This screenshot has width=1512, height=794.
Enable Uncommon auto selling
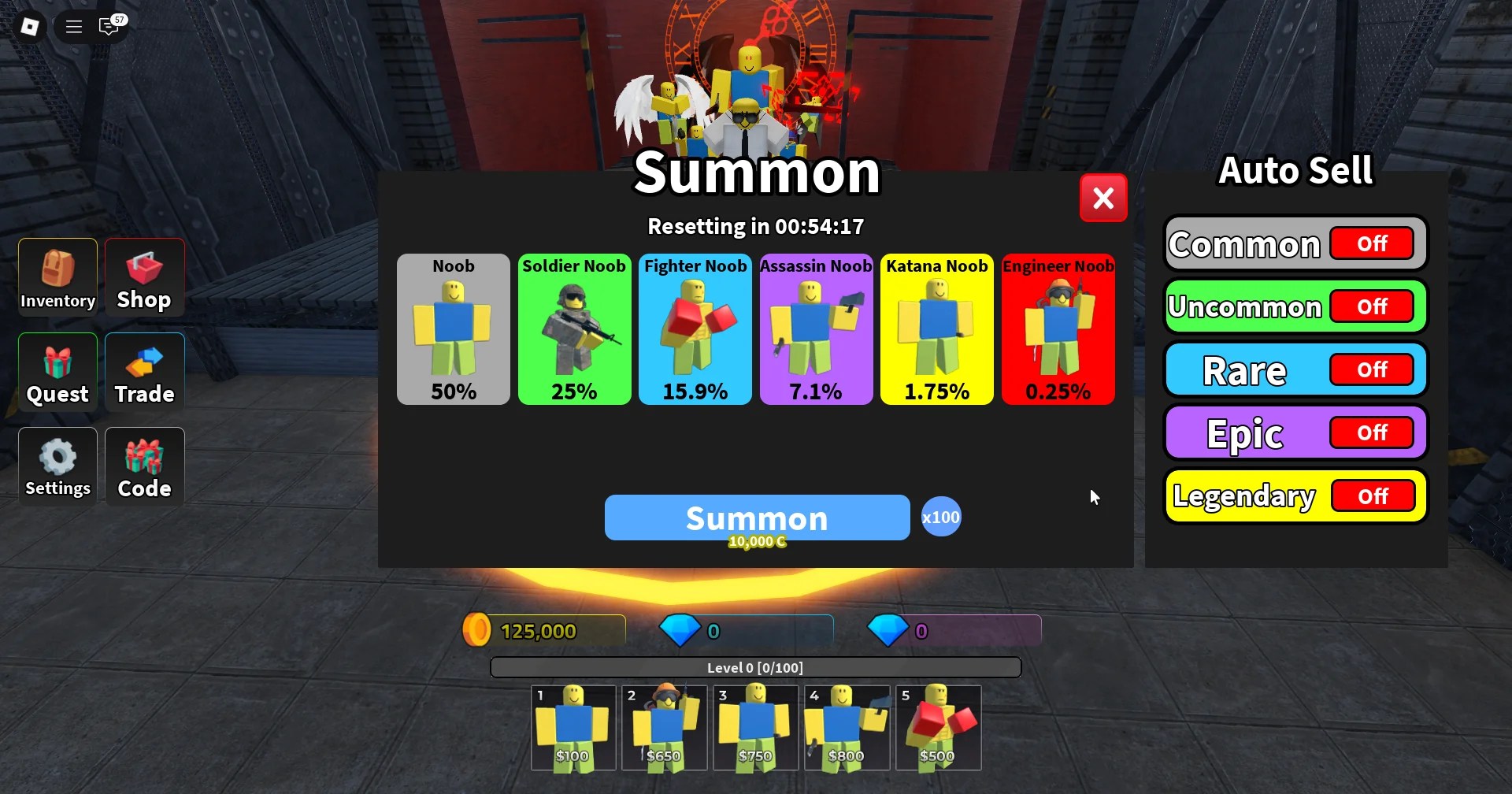1372,306
